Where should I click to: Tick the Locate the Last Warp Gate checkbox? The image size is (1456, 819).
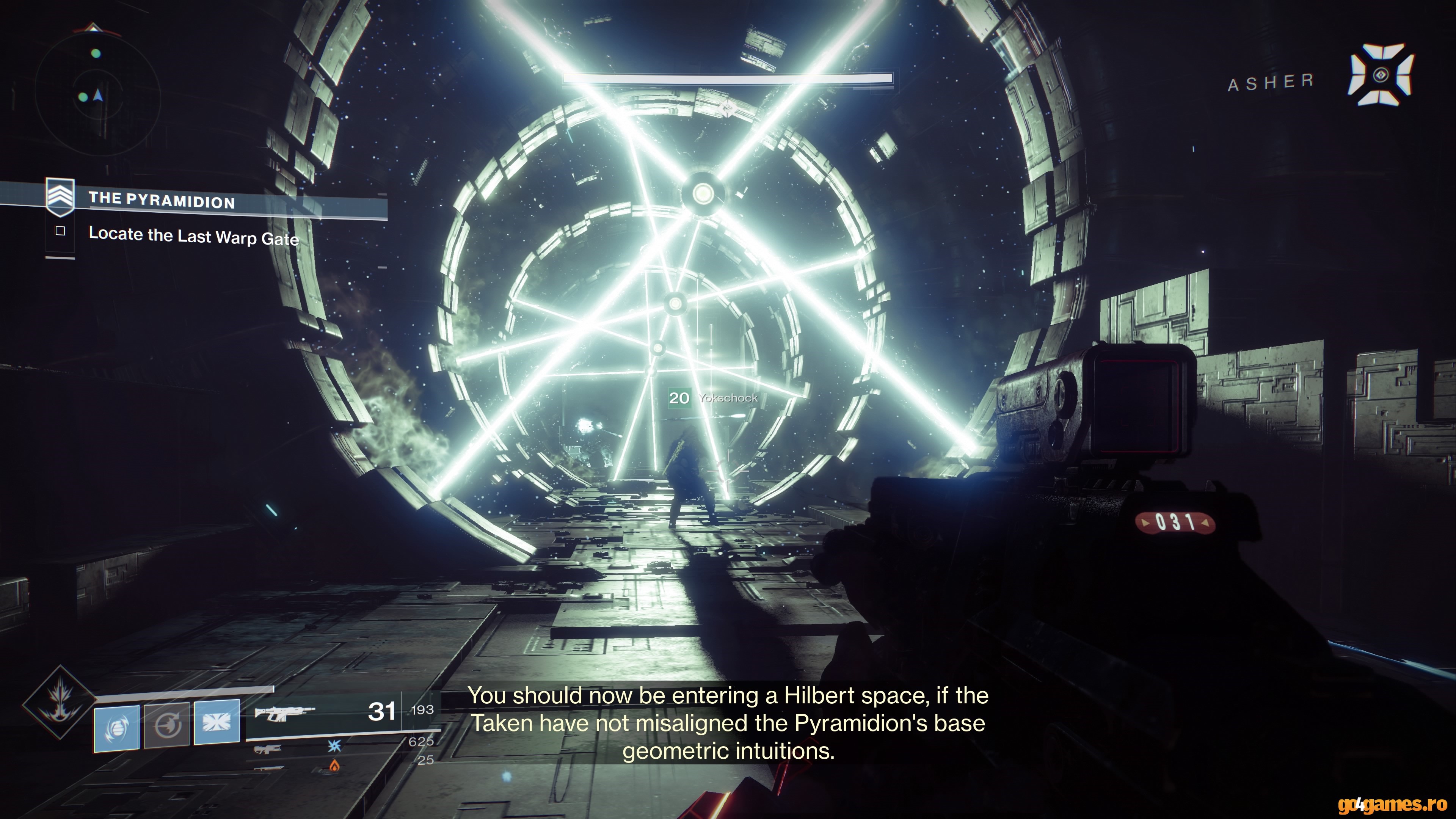61,231
